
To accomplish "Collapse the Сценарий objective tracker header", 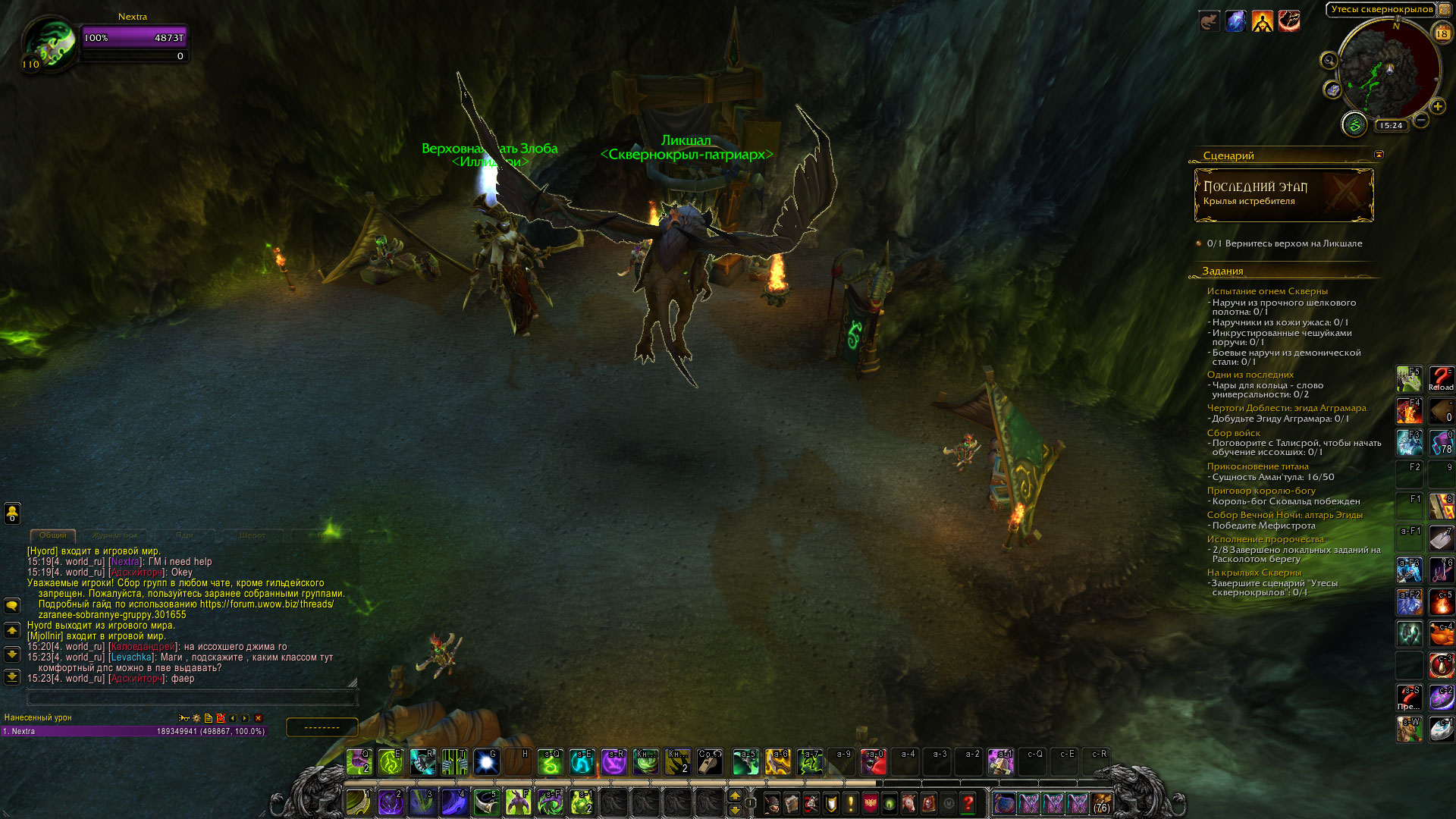I will pos(1379,155).
